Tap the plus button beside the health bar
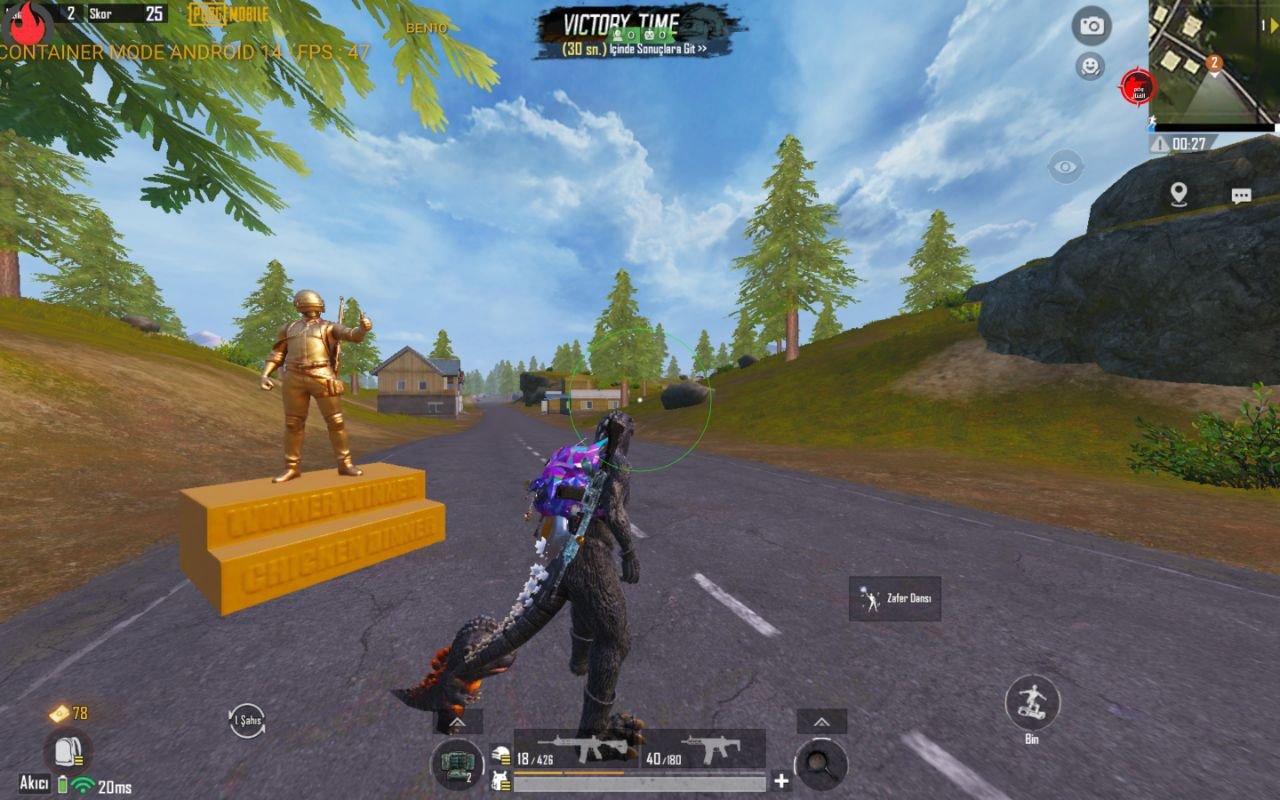 click(782, 782)
